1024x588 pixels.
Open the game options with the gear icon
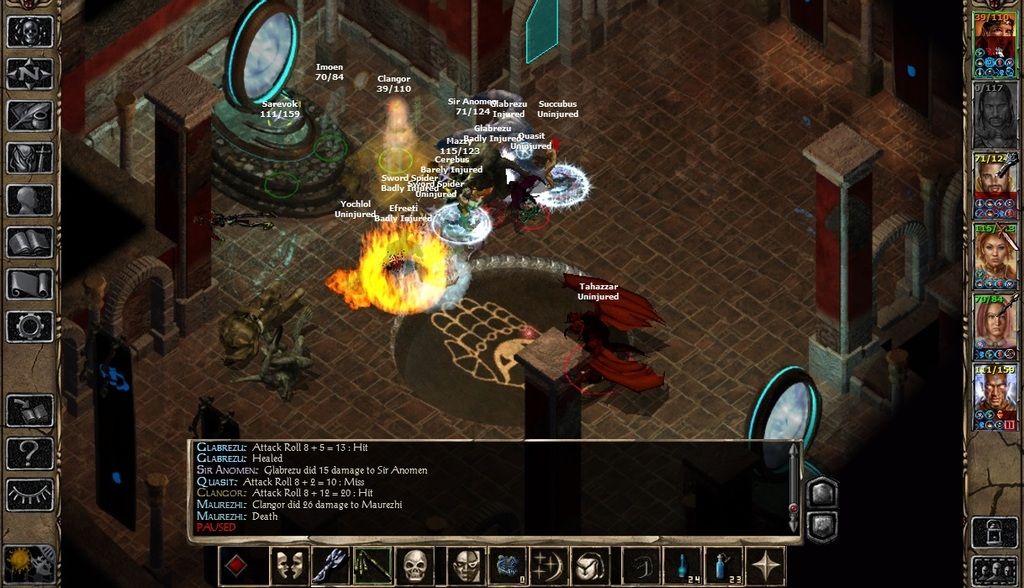(x=30, y=326)
